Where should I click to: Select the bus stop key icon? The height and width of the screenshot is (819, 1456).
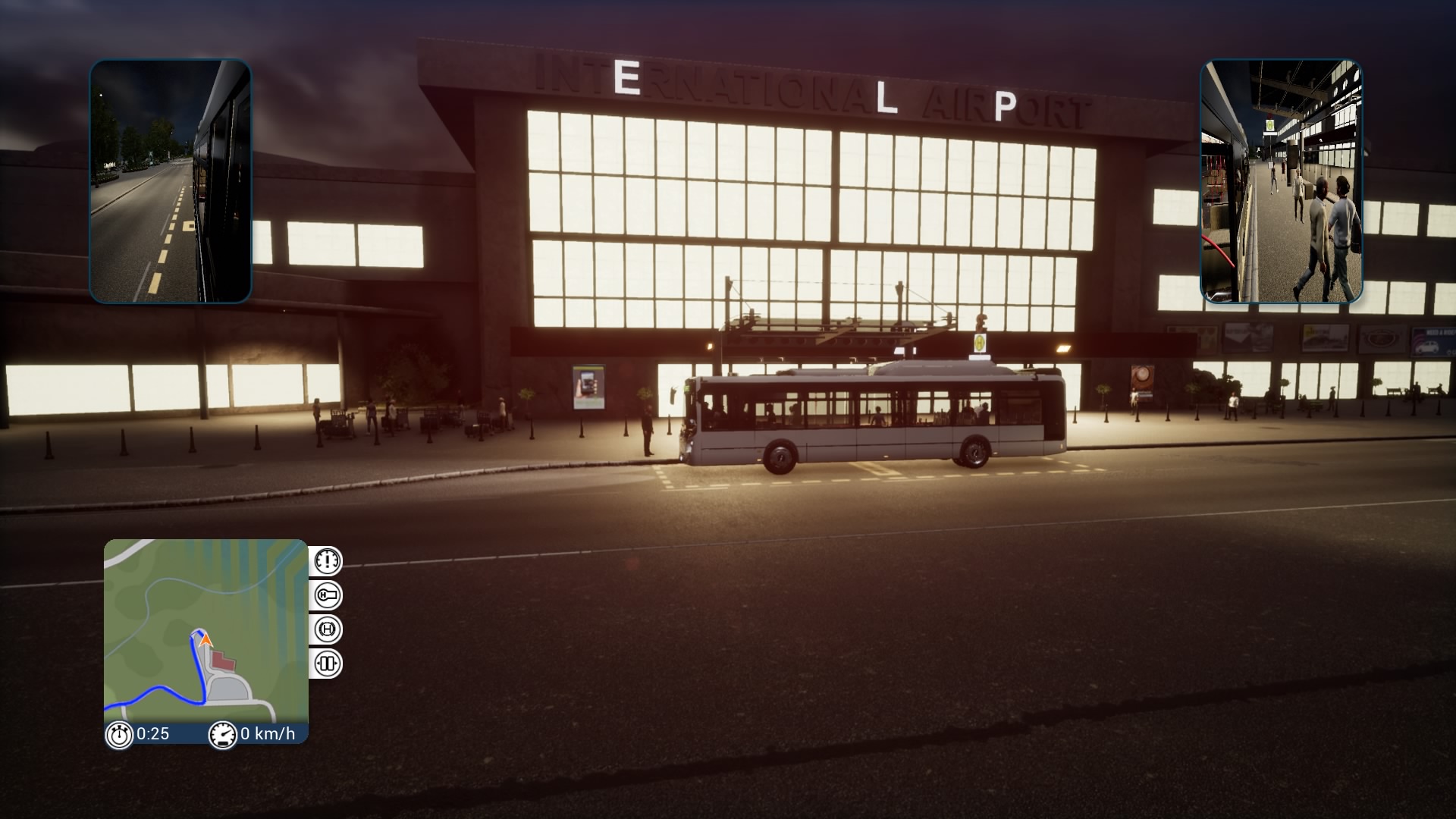[328, 595]
